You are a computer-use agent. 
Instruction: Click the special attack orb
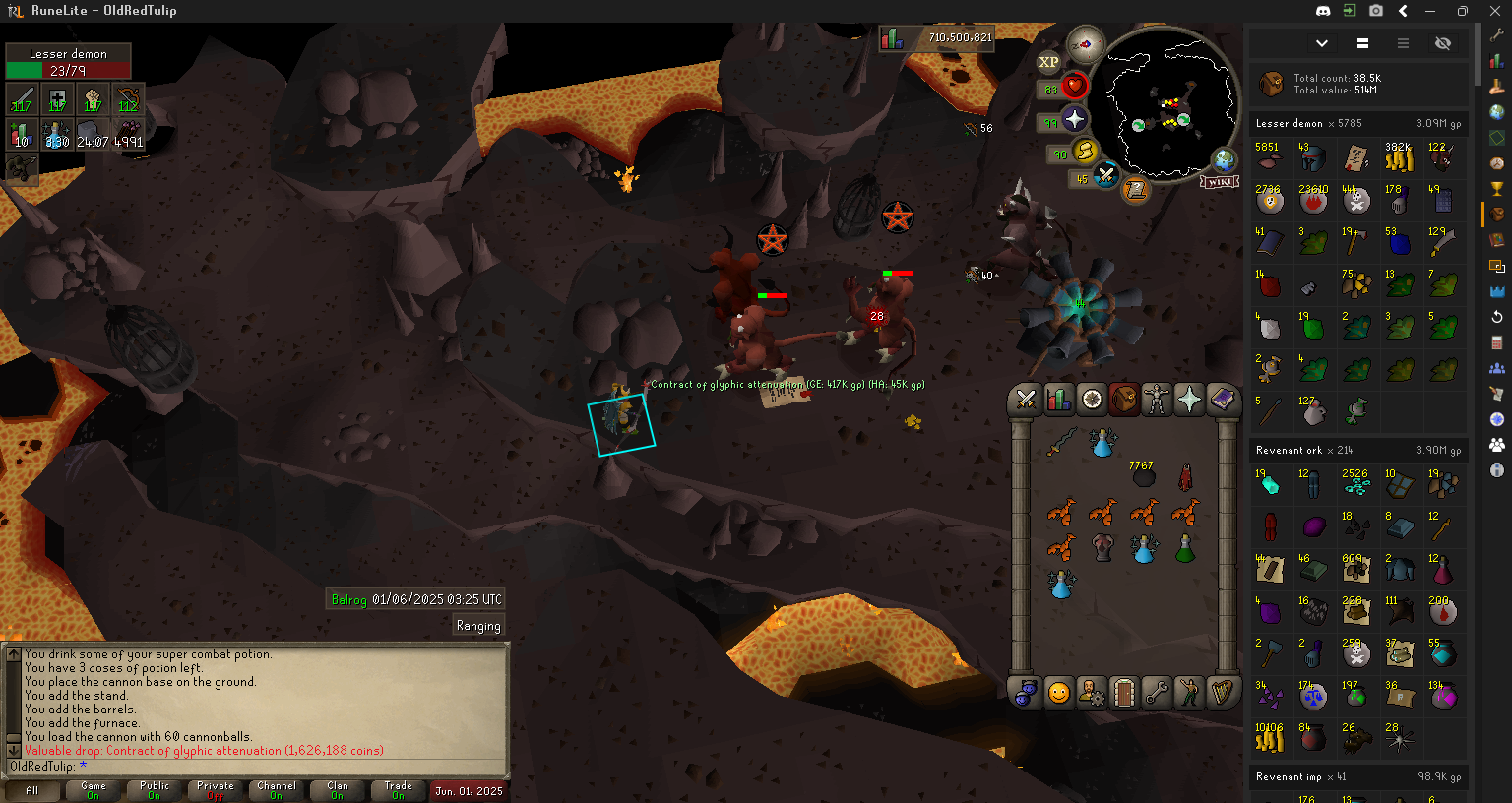1105,177
